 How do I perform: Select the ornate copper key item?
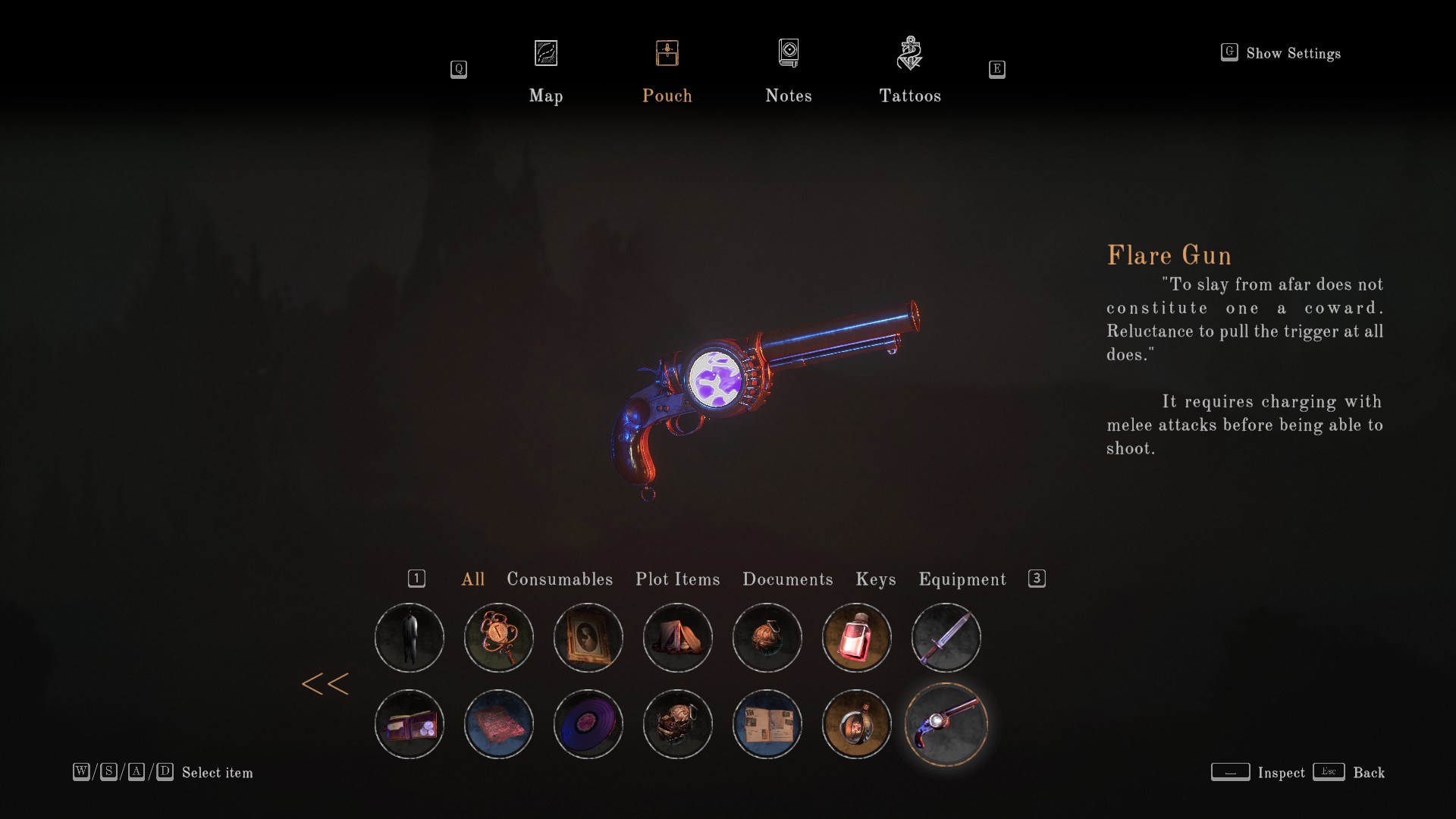(499, 638)
